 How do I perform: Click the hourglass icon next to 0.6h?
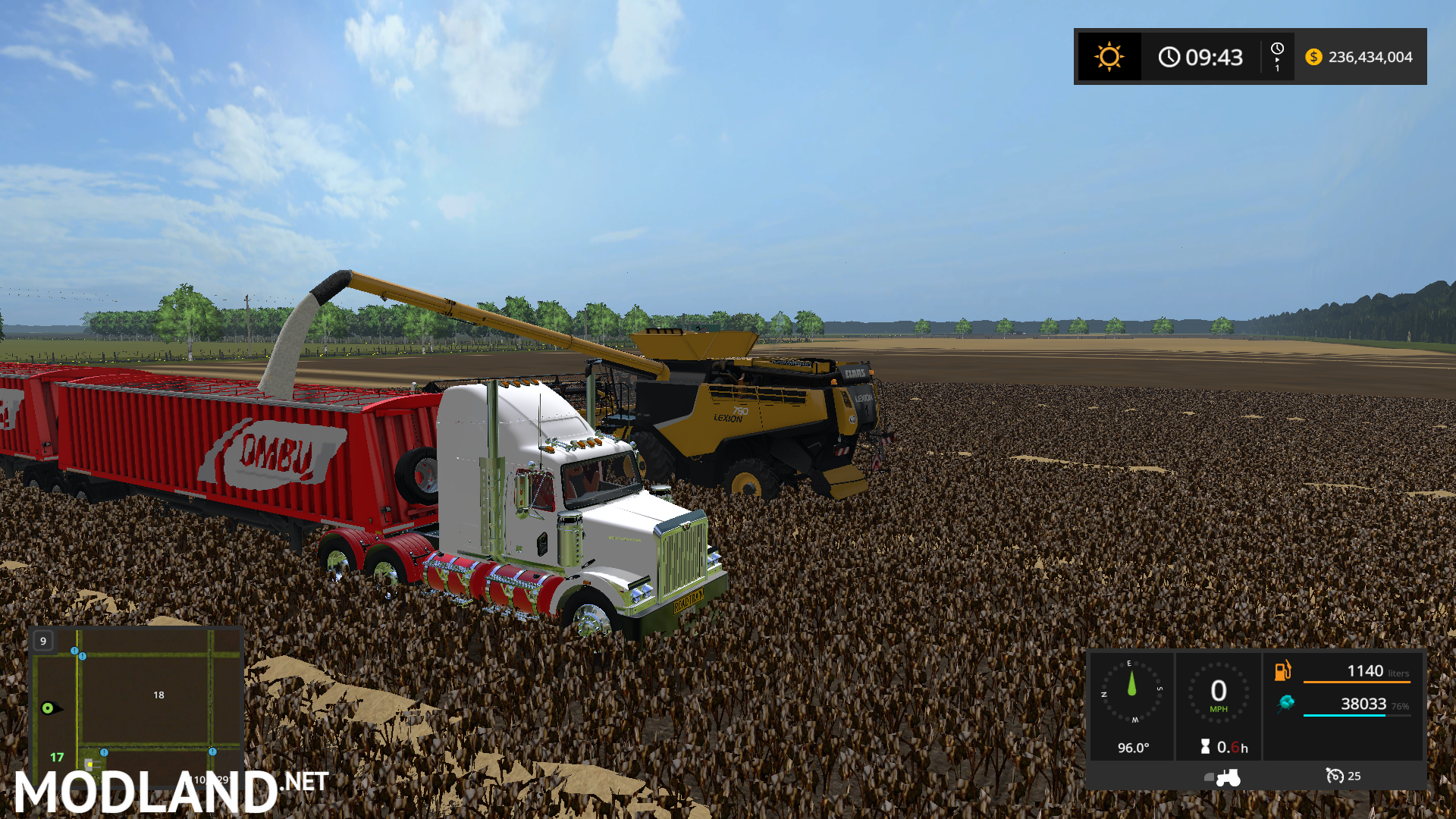pyautogui.click(x=1205, y=746)
